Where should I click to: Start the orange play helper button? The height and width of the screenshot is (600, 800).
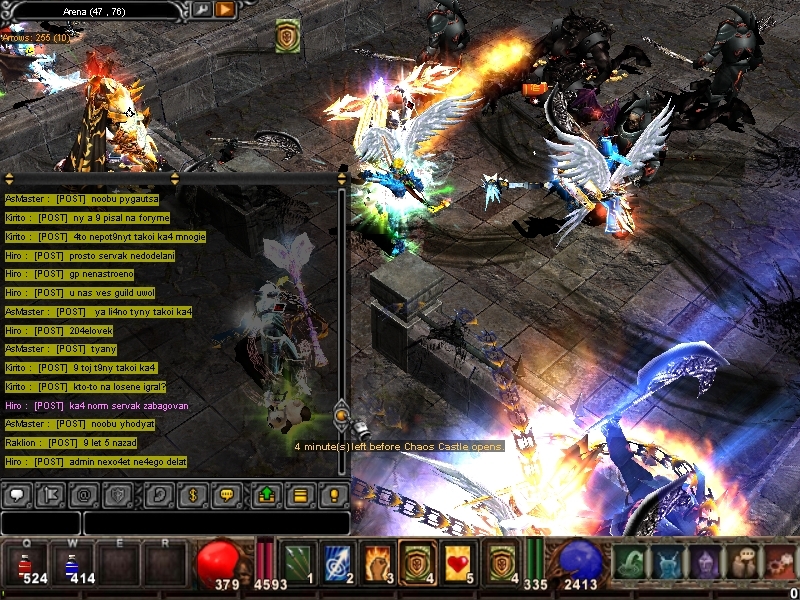tap(225, 10)
